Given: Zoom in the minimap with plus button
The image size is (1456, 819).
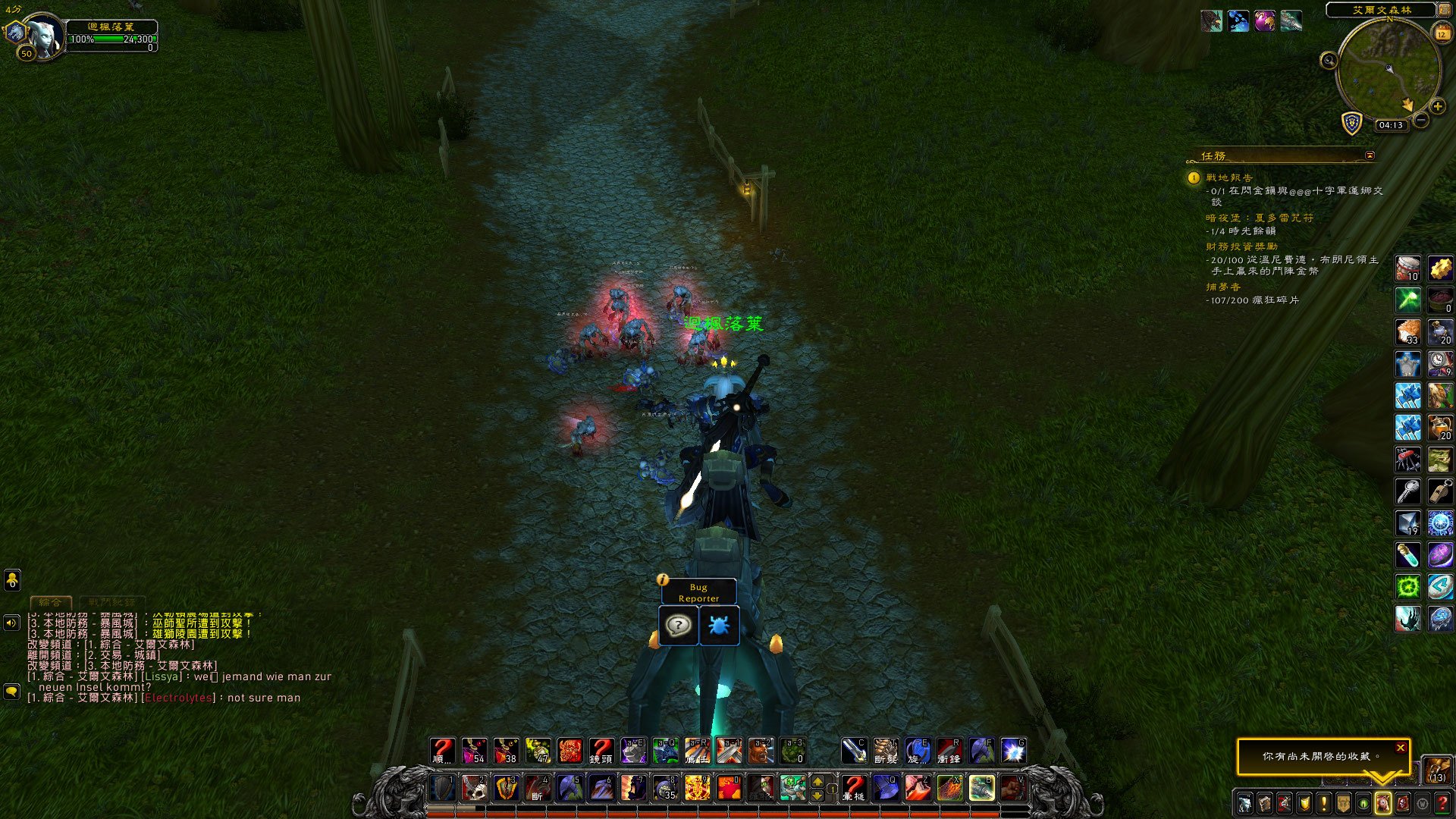Looking at the screenshot, I should pos(1437,107).
